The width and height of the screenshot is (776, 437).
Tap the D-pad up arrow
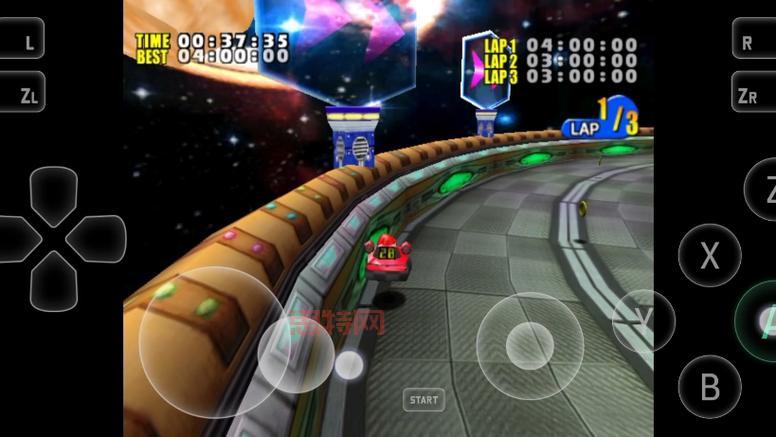tap(53, 194)
